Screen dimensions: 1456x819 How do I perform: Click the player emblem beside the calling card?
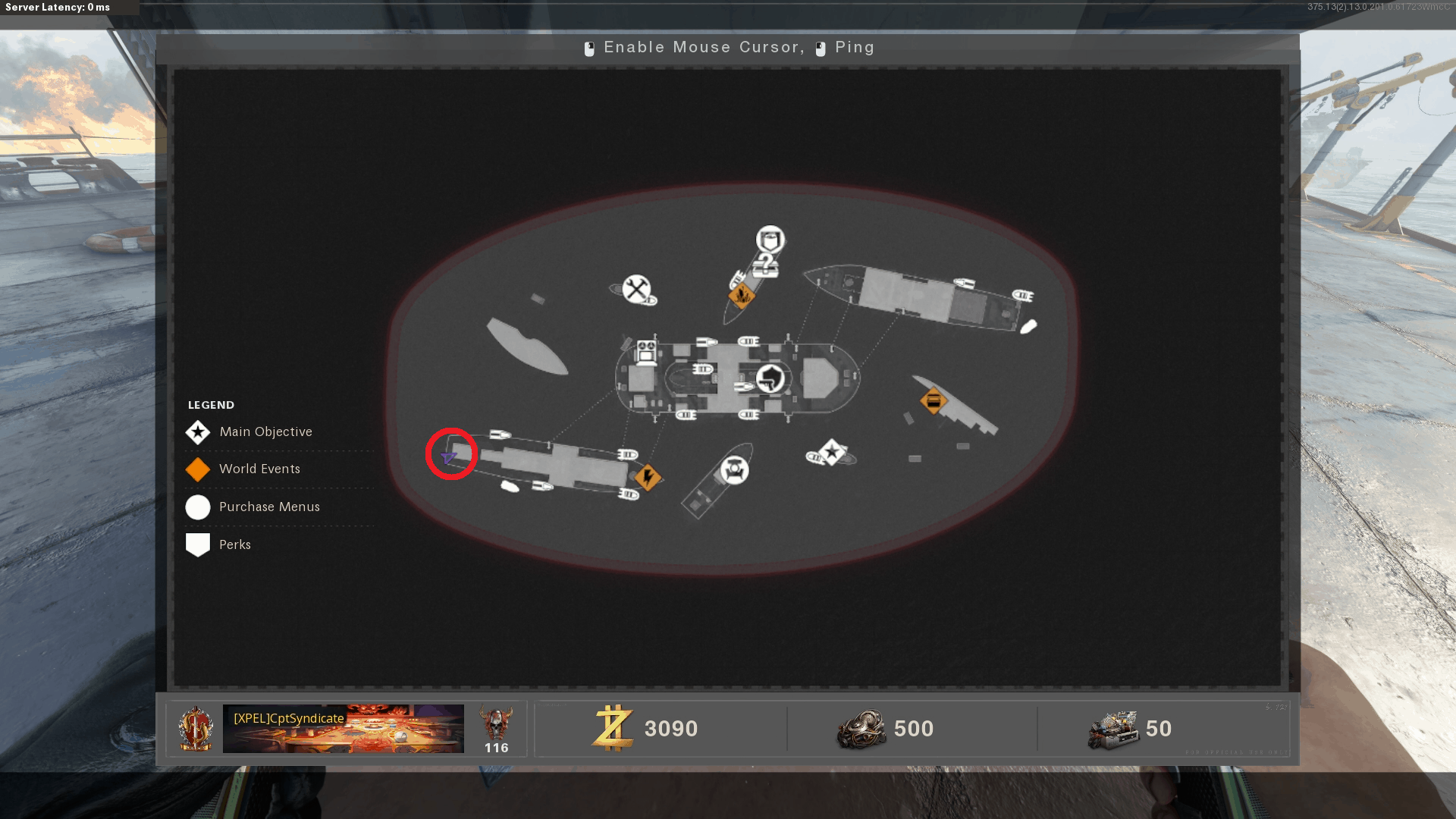[x=195, y=729]
